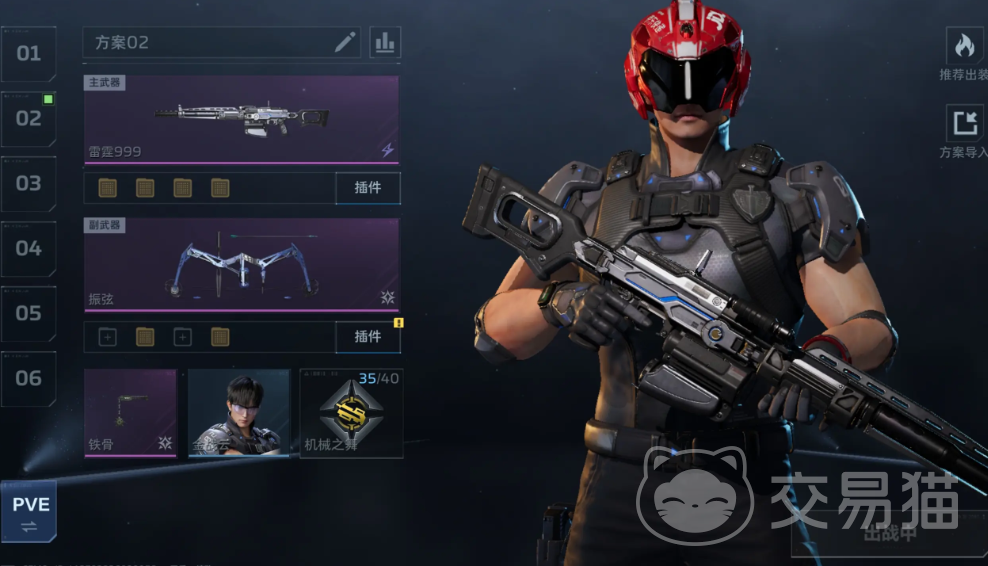Click the 出战中 deploy button
The height and width of the screenshot is (566, 988).
point(888,533)
